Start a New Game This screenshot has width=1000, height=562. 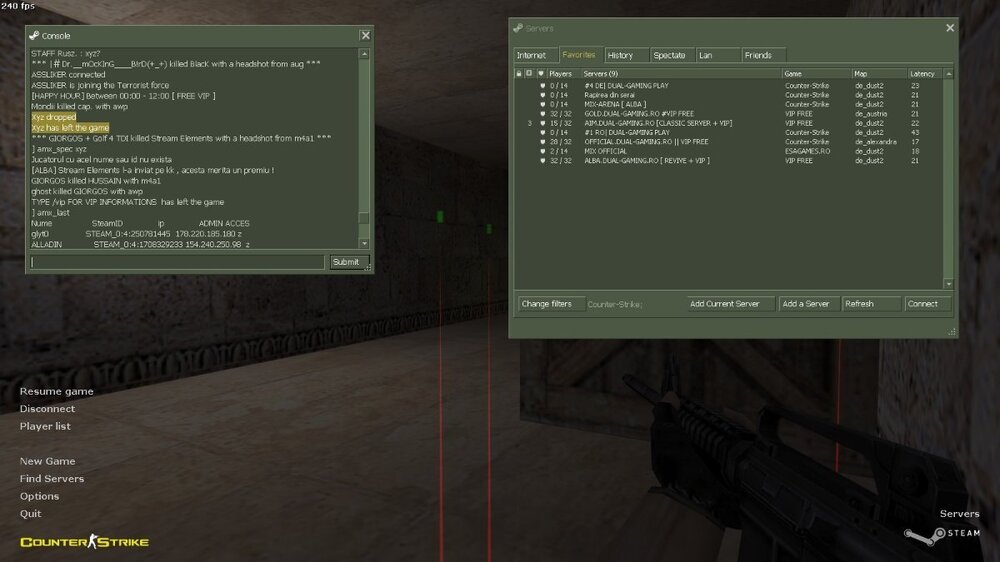pos(47,462)
